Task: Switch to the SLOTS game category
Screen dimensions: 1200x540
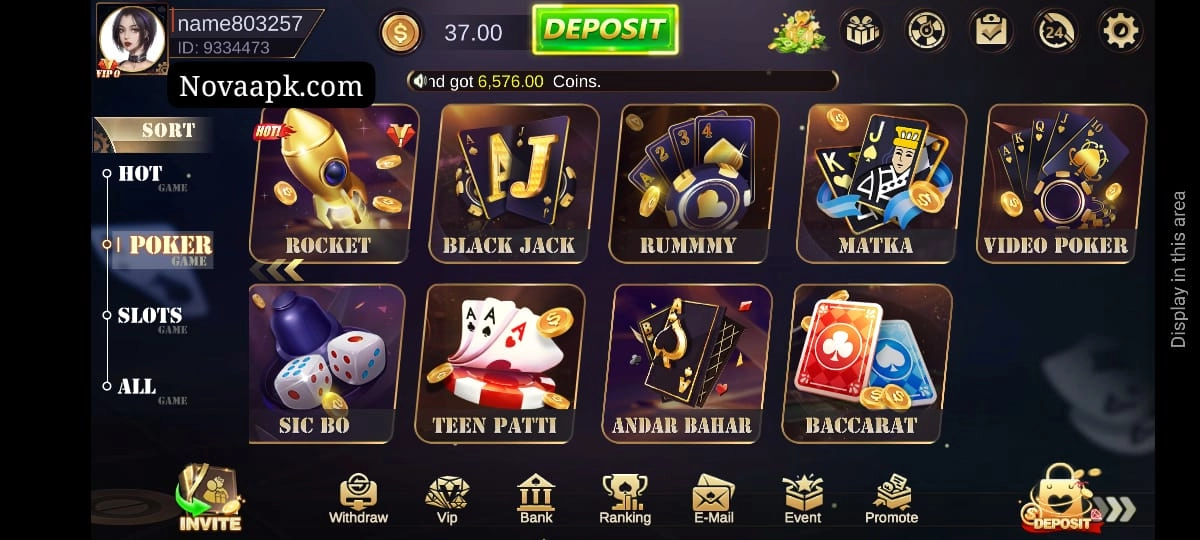Action: (x=150, y=317)
